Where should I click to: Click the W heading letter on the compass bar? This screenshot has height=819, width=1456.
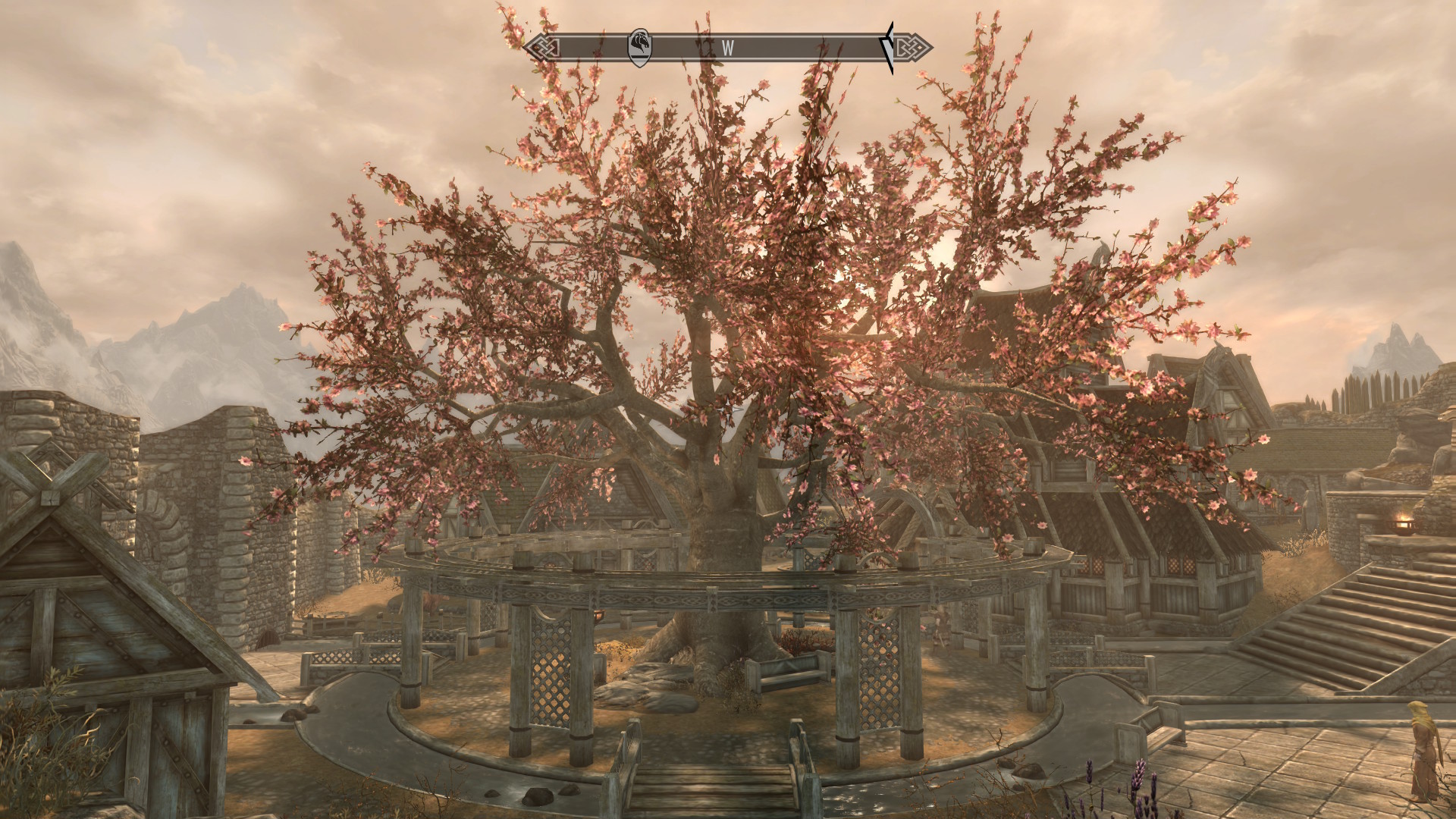727,48
